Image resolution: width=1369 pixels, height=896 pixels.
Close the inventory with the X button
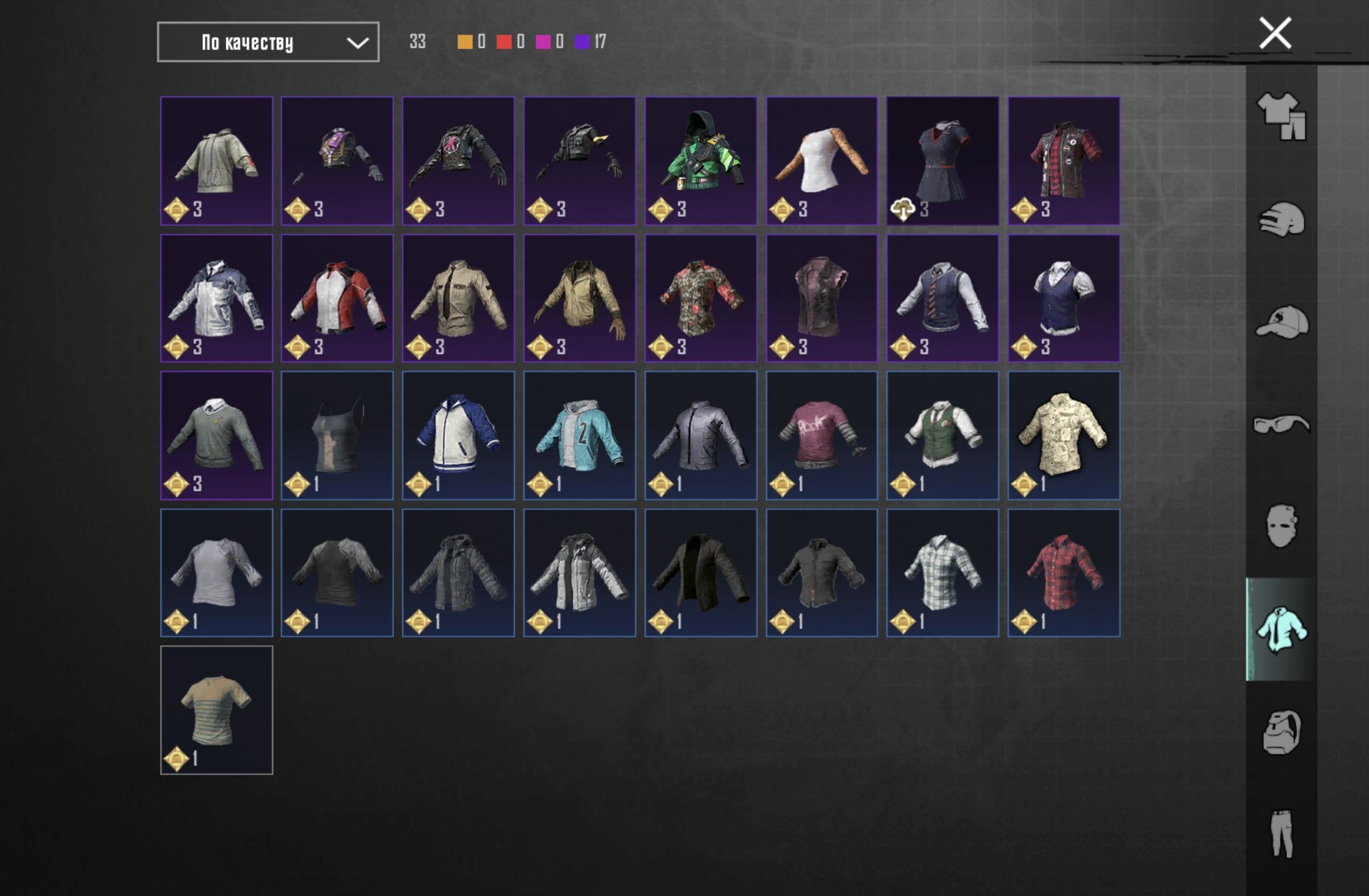point(1275,34)
